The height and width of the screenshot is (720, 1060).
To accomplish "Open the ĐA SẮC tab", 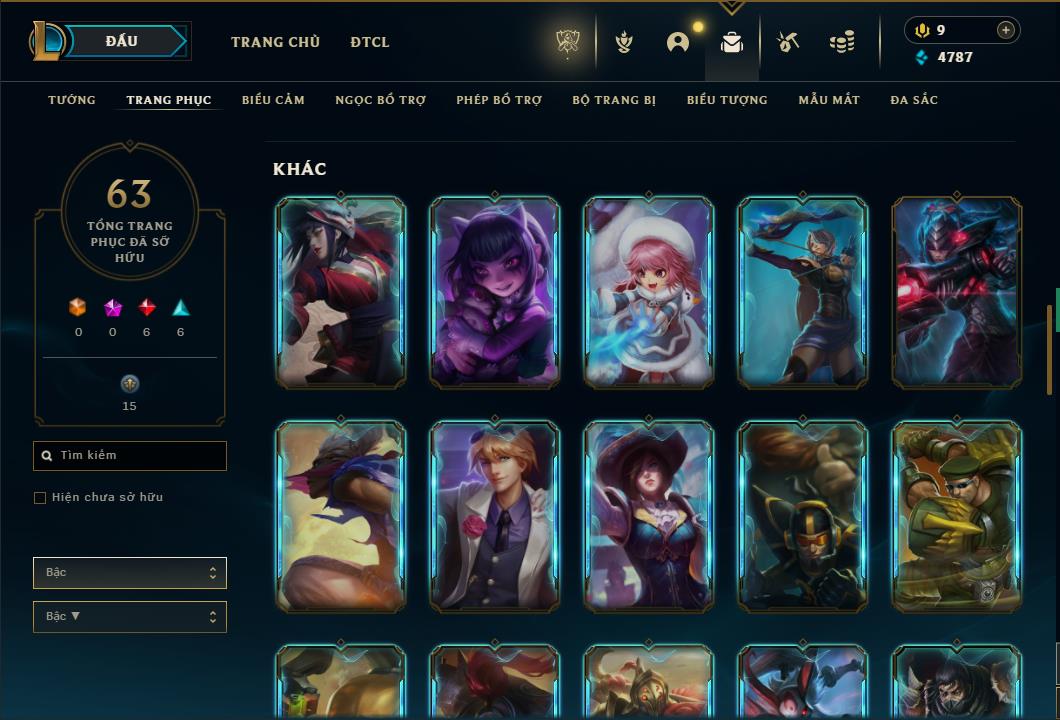I will click(914, 100).
